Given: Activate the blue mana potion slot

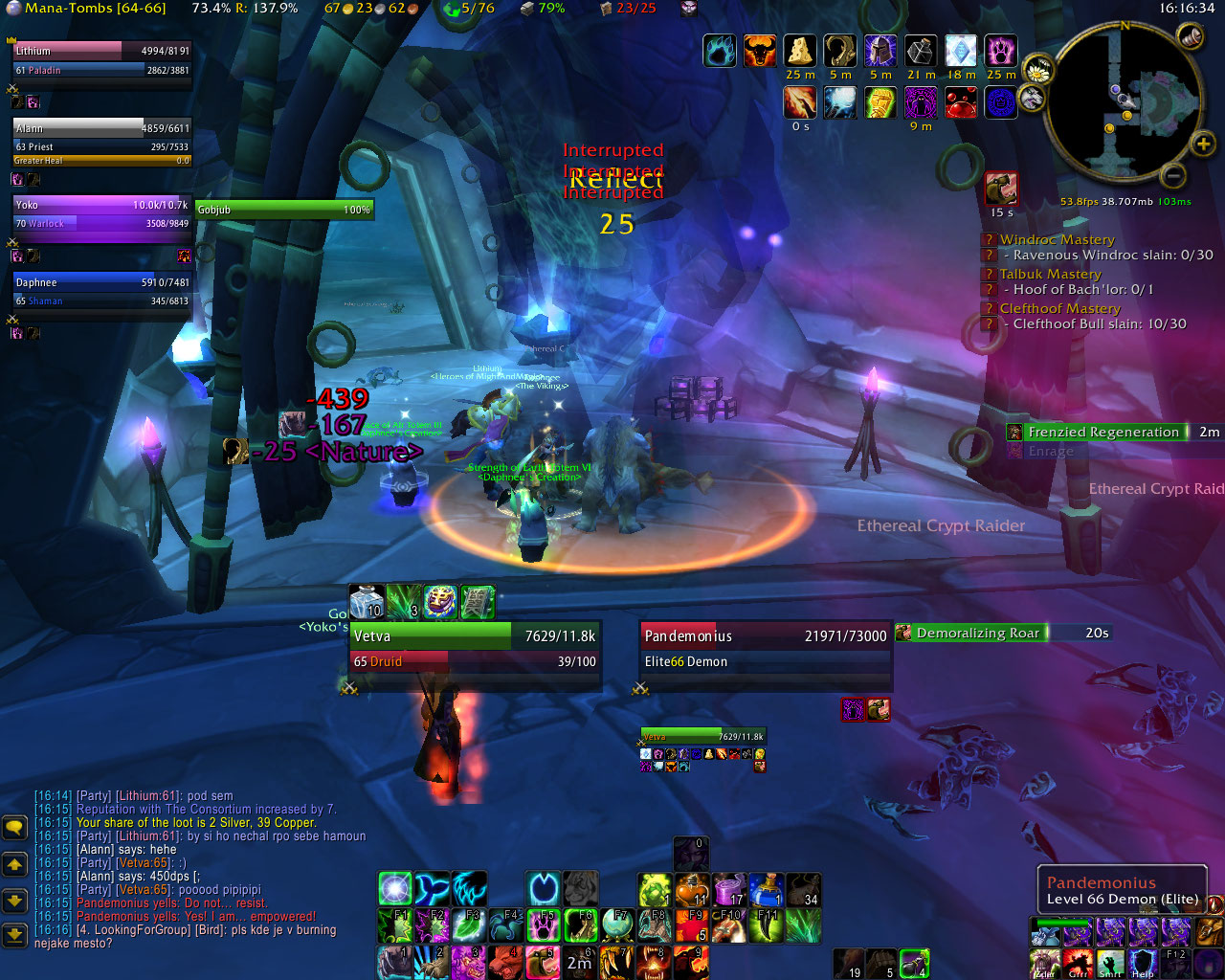Looking at the screenshot, I should coord(766,890).
